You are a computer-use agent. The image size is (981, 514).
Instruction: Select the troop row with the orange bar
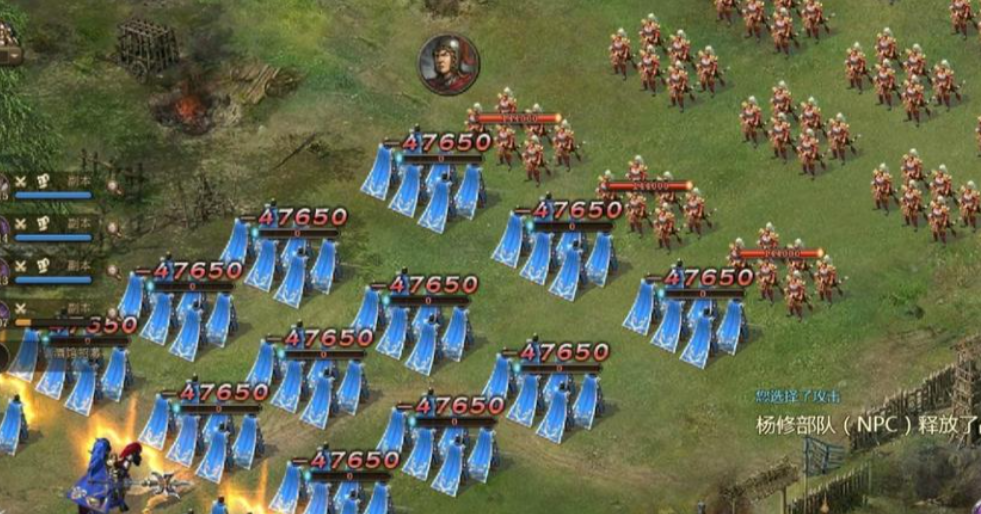[x=52, y=313]
